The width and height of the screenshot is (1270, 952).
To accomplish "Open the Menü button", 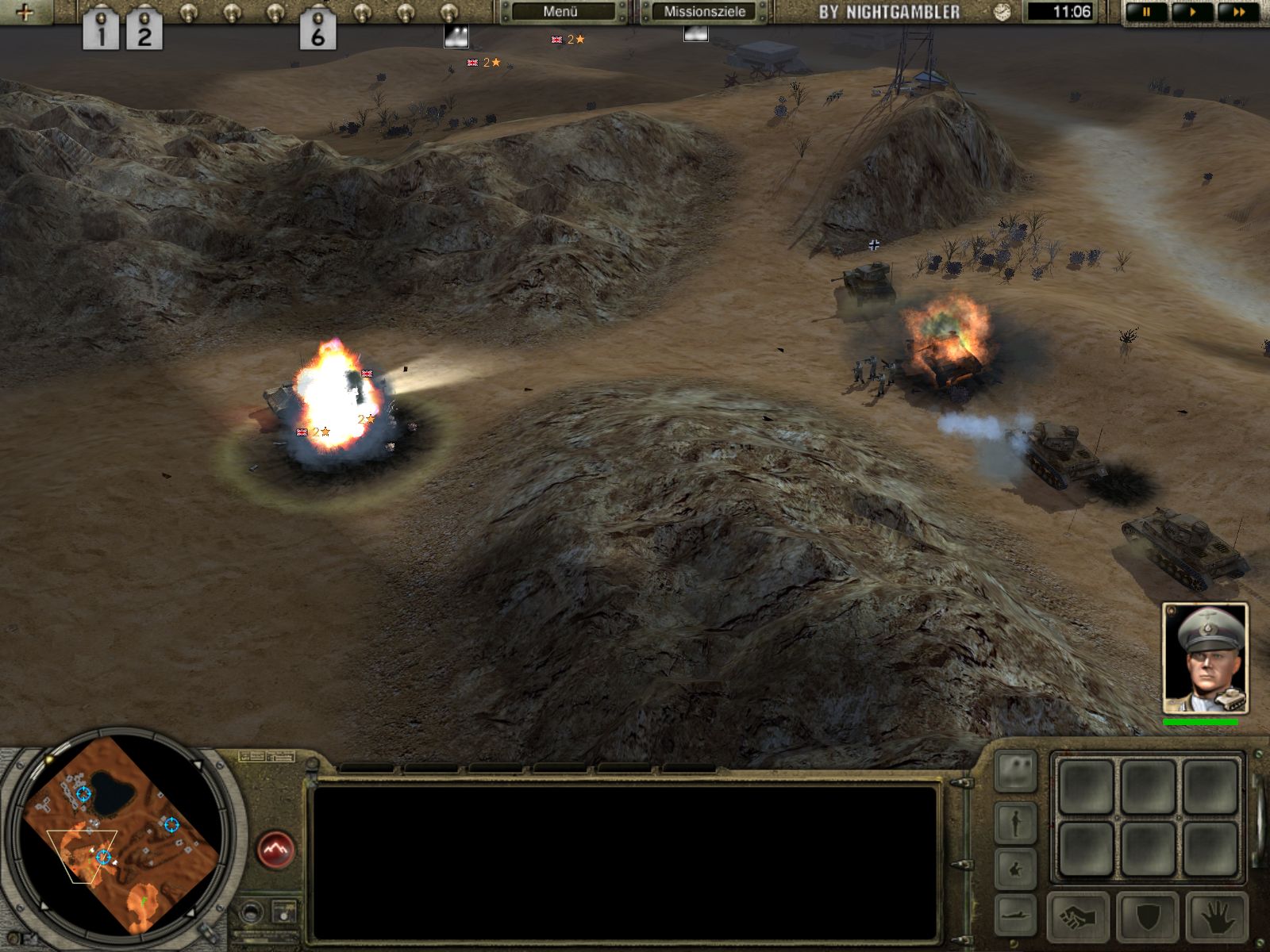I will pos(561,12).
